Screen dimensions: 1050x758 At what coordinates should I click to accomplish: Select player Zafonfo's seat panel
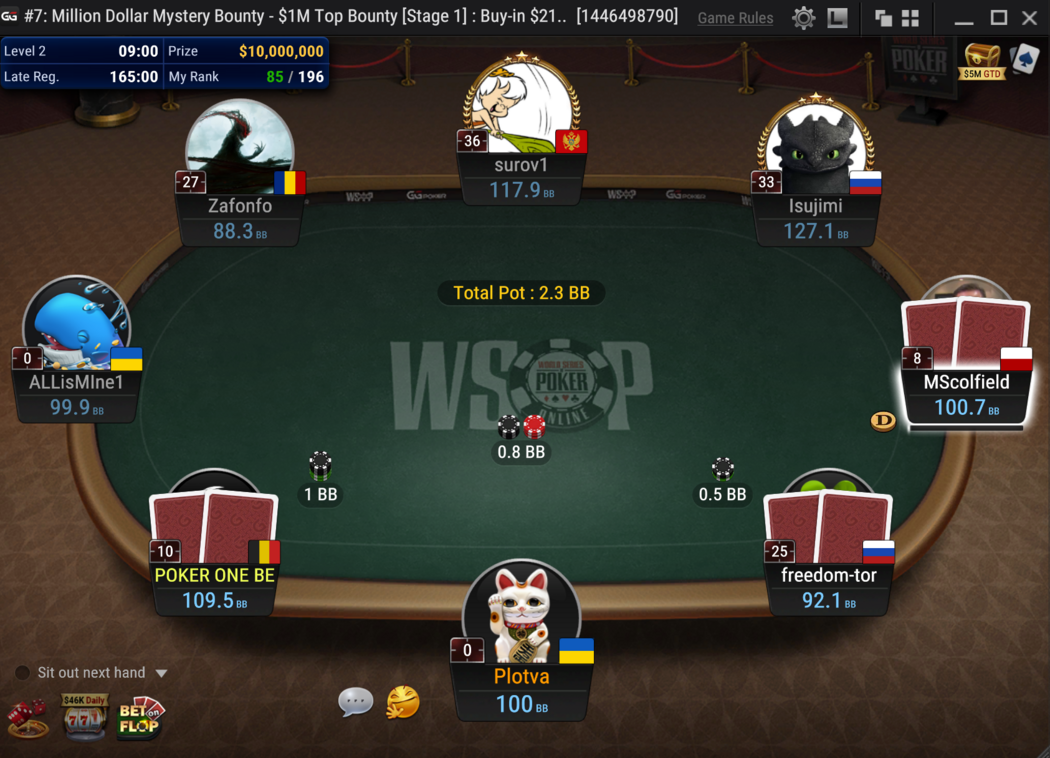pos(240,218)
